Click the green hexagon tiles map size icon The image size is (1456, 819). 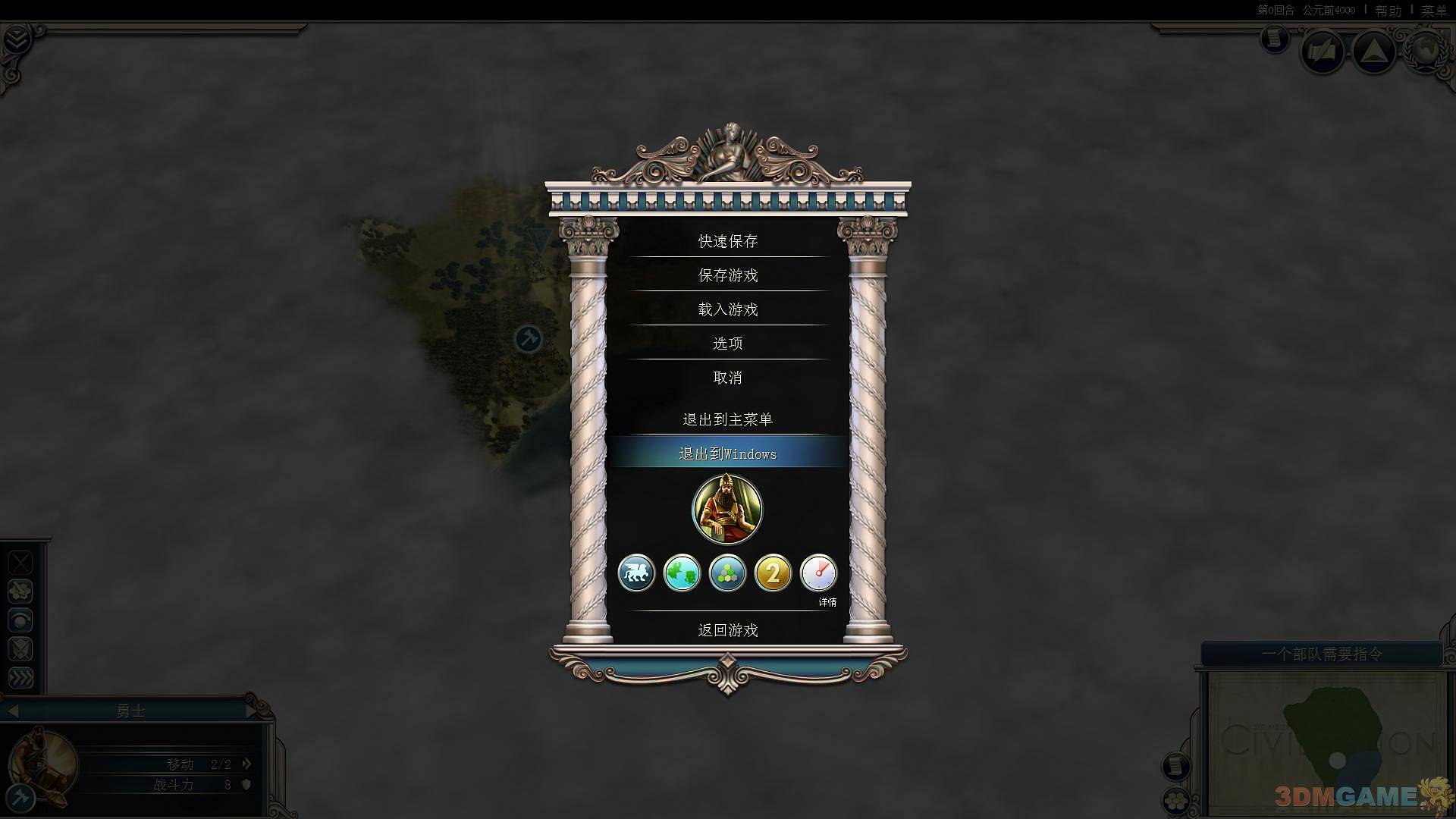point(727,573)
